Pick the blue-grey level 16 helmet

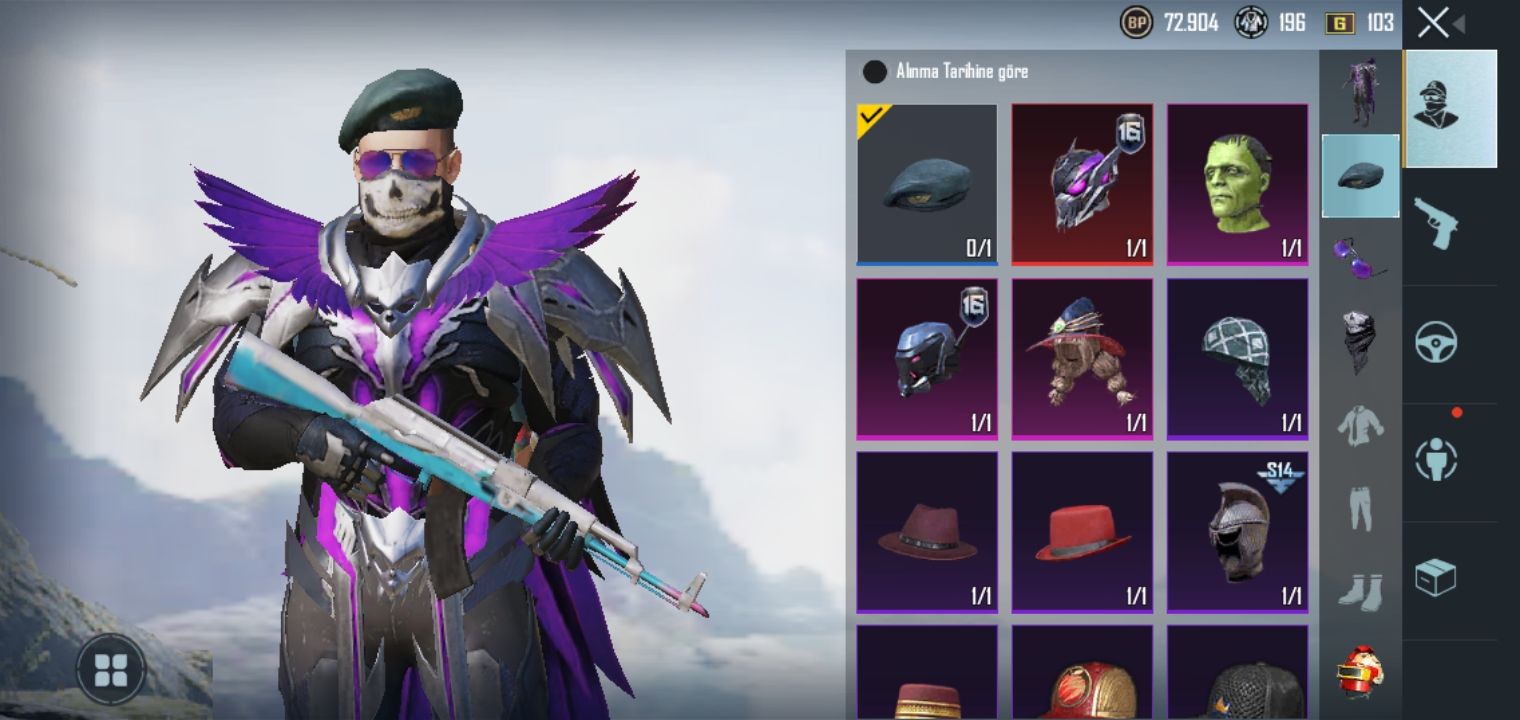927,359
